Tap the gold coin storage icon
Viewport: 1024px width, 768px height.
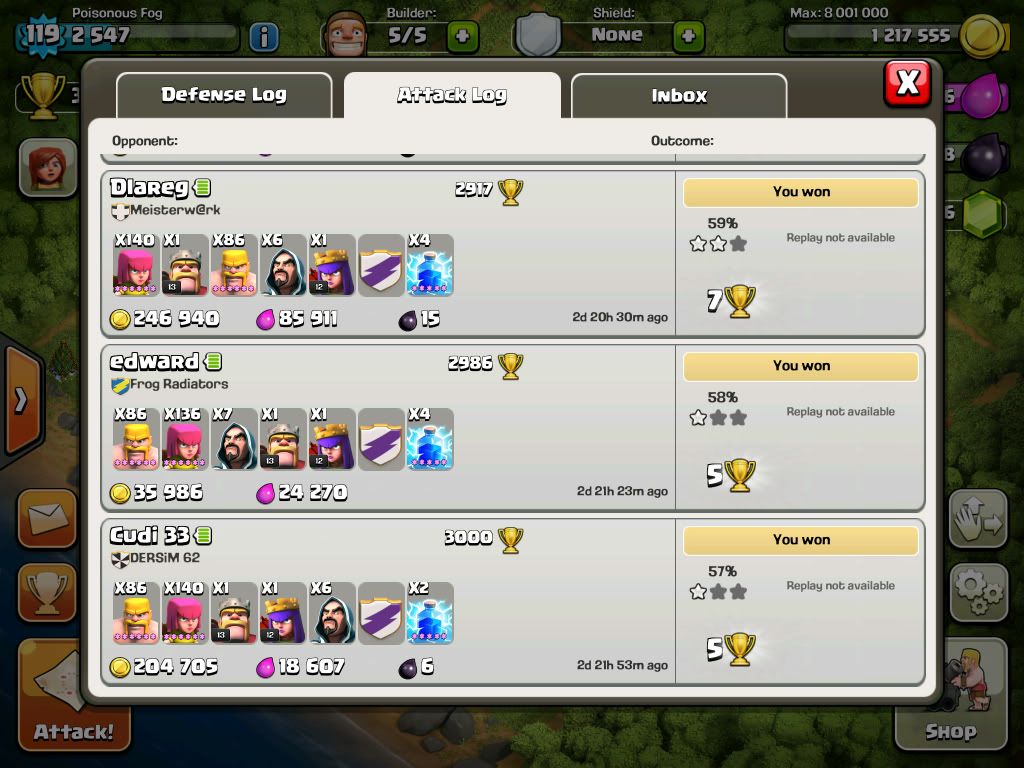pyautogui.click(x=982, y=36)
